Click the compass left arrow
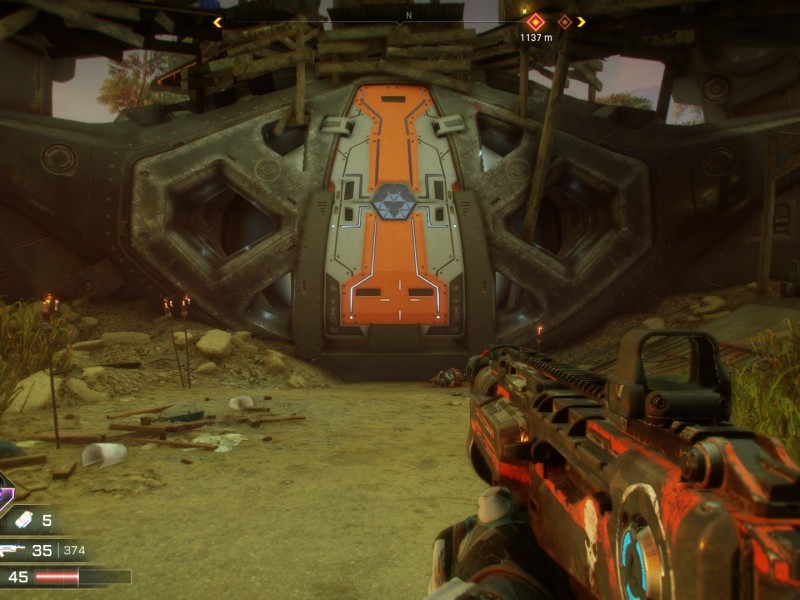 pyautogui.click(x=217, y=21)
